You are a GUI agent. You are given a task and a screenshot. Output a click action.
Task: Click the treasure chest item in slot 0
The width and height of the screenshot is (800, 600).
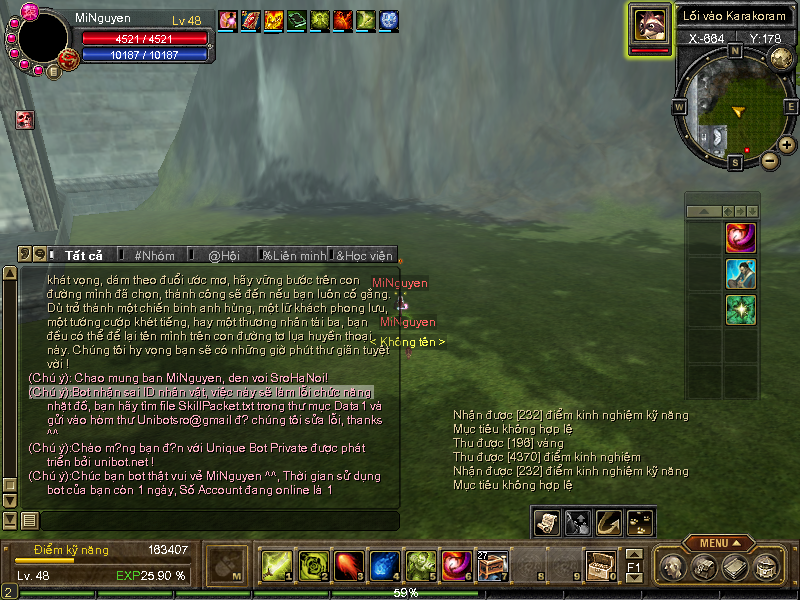(x=600, y=566)
